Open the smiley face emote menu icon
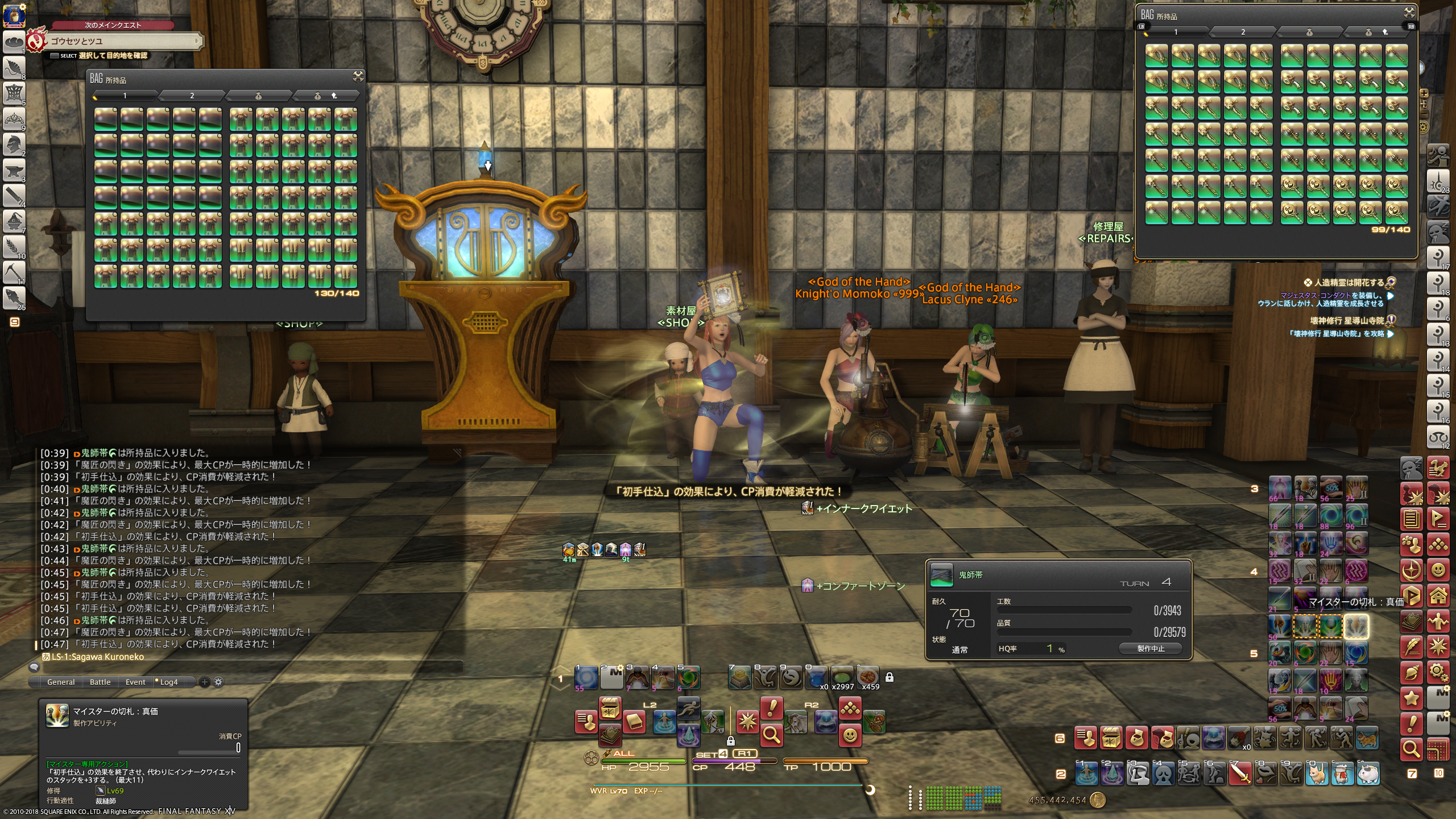Viewport: 1456px width, 819px height. click(850, 736)
